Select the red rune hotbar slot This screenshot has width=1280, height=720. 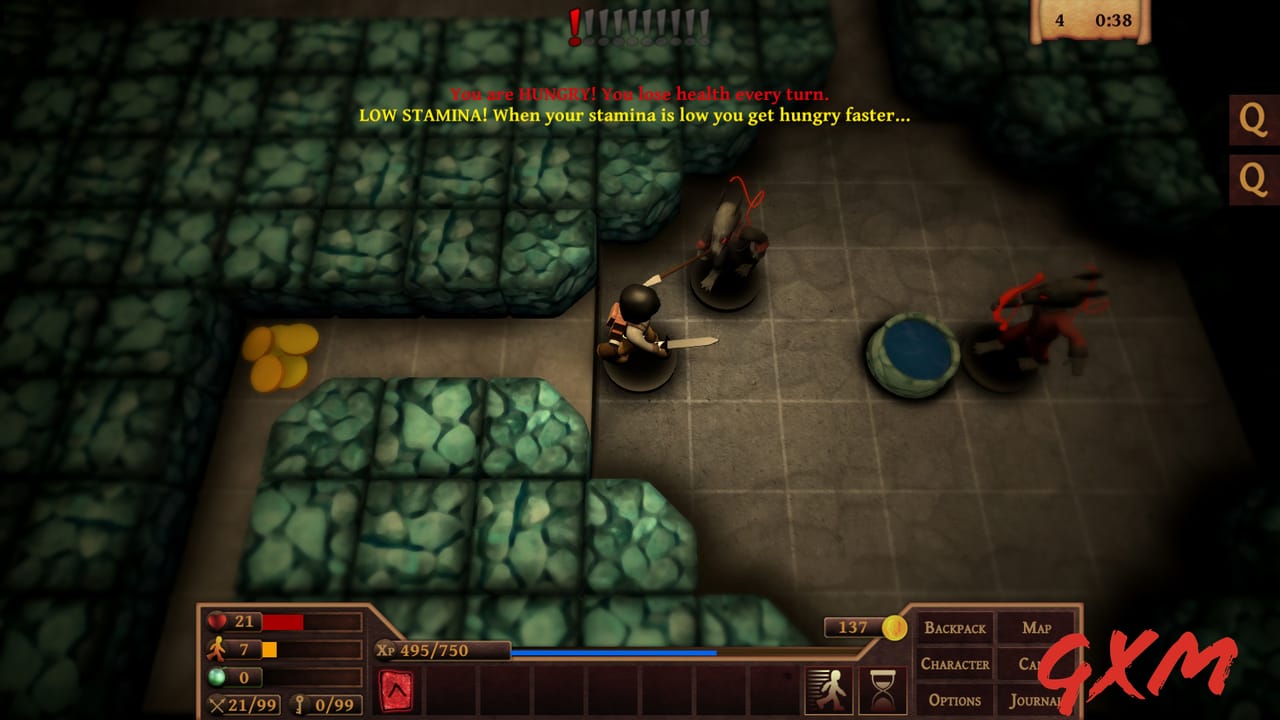(397, 691)
